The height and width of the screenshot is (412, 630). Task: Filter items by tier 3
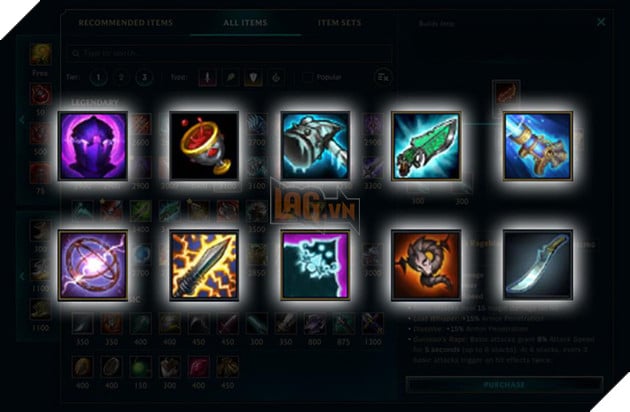(x=147, y=76)
